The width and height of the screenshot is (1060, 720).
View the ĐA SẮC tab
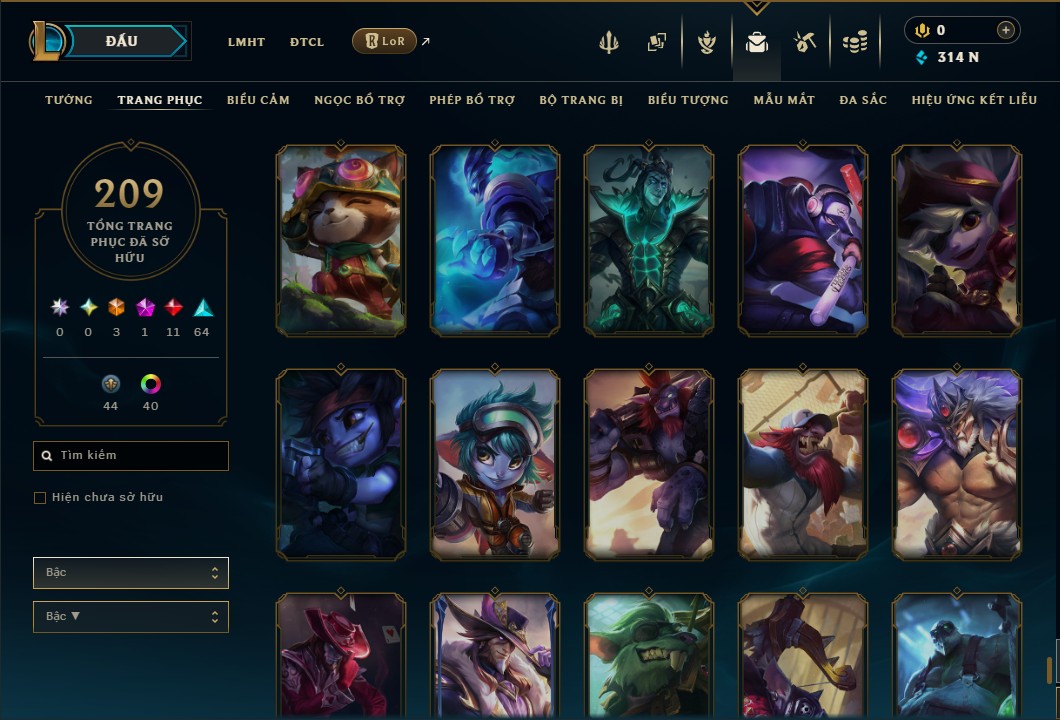(x=863, y=100)
